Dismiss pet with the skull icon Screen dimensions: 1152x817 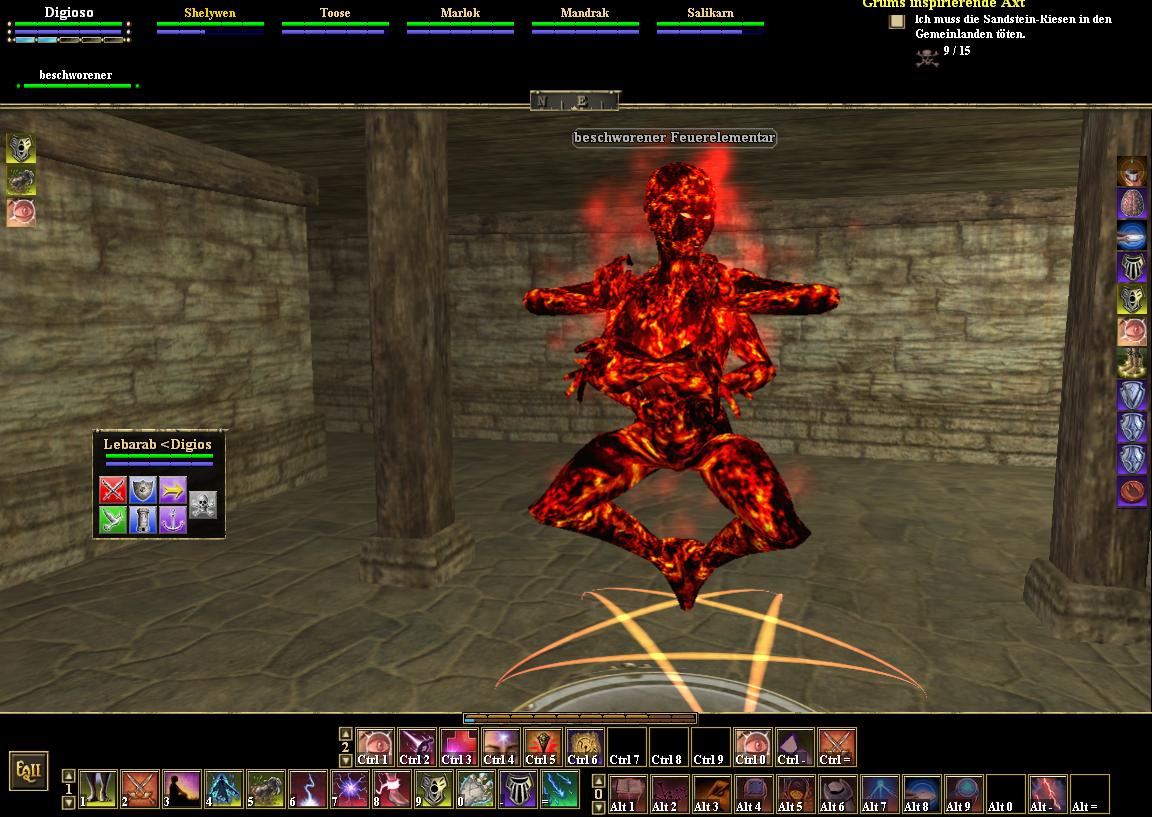tap(203, 505)
